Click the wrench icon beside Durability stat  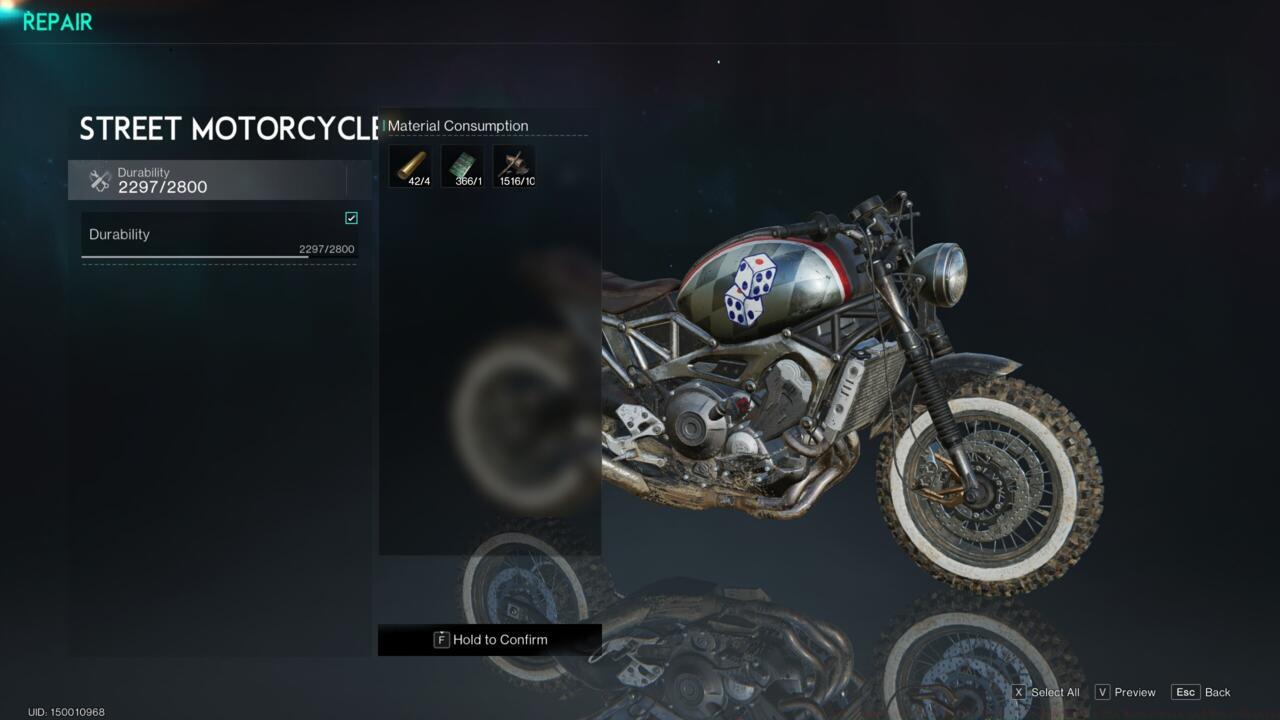click(x=100, y=180)
